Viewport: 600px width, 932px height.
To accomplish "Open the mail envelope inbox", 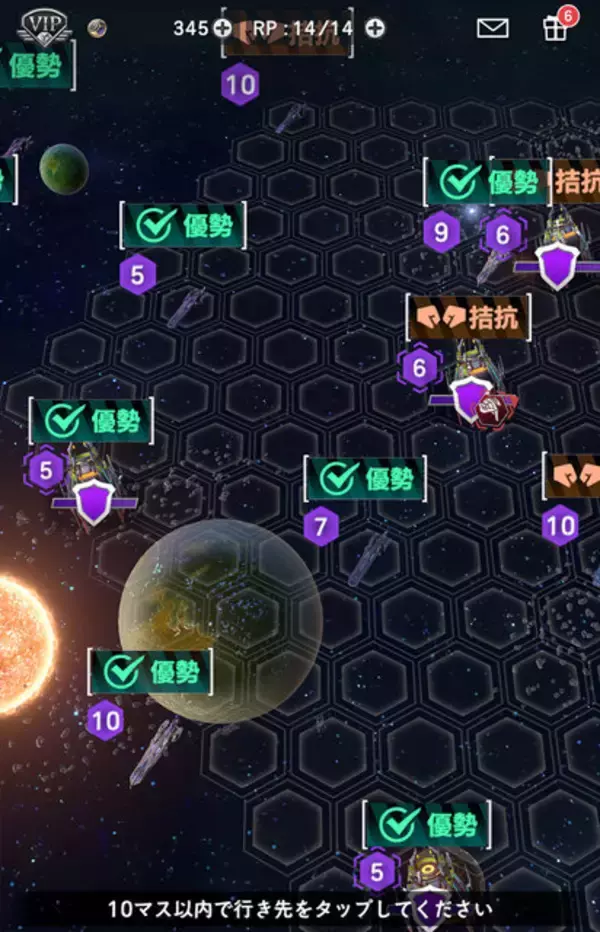I will pyautogui.click(x=493, y=28).
